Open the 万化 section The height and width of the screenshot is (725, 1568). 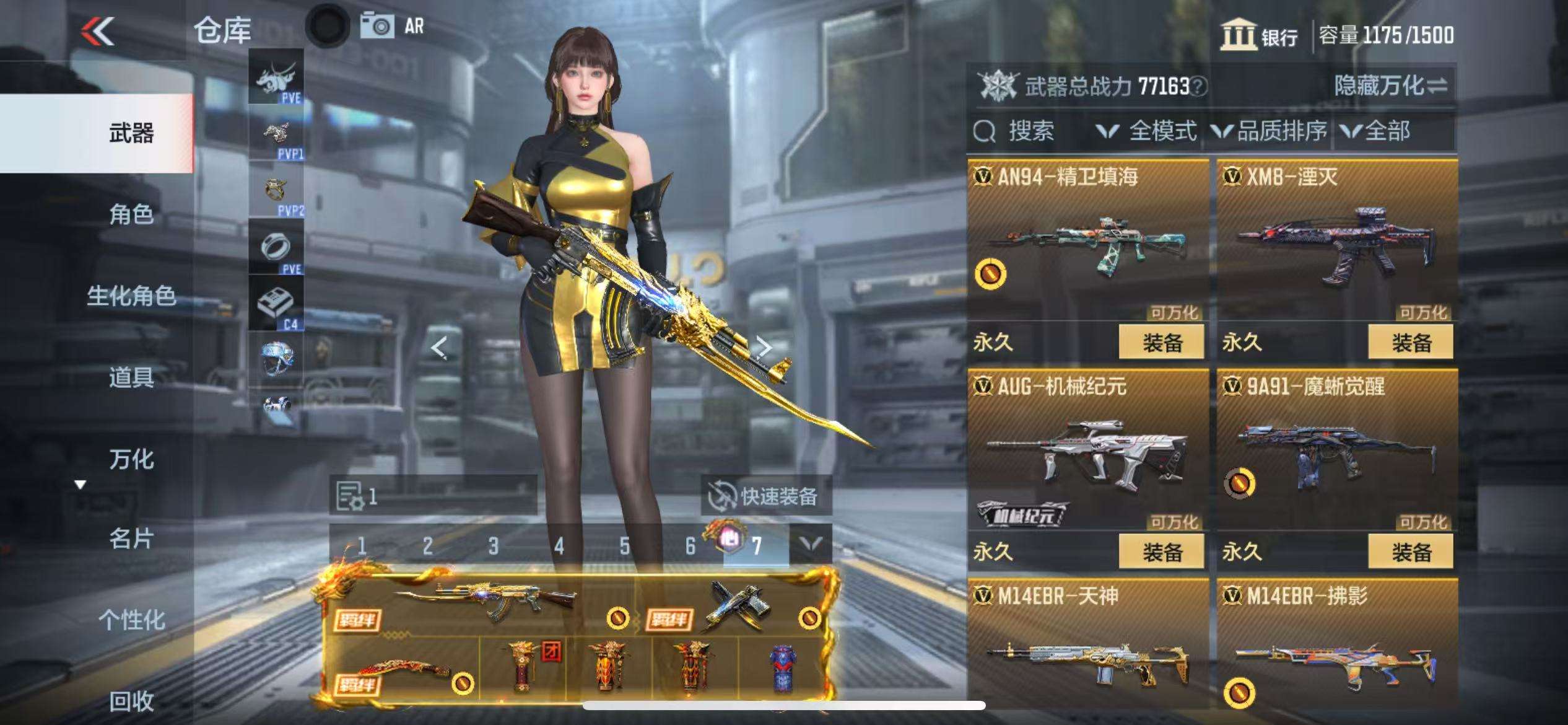[x=131, y=459]
